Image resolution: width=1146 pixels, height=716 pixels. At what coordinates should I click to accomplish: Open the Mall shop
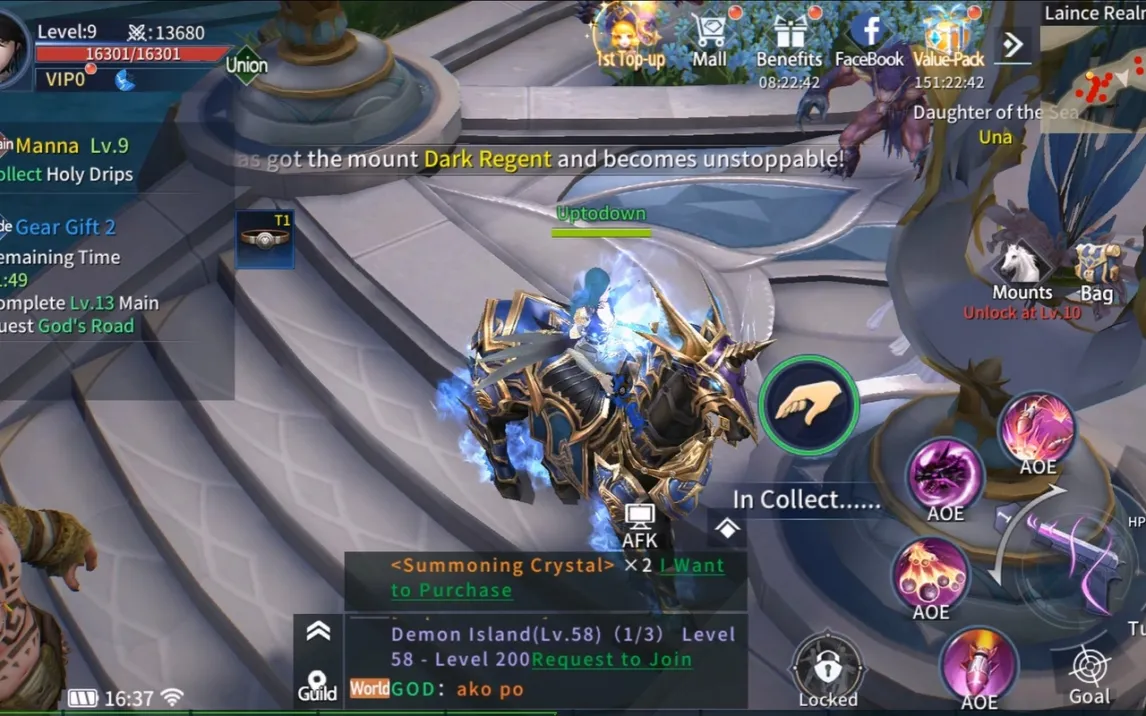710,36
